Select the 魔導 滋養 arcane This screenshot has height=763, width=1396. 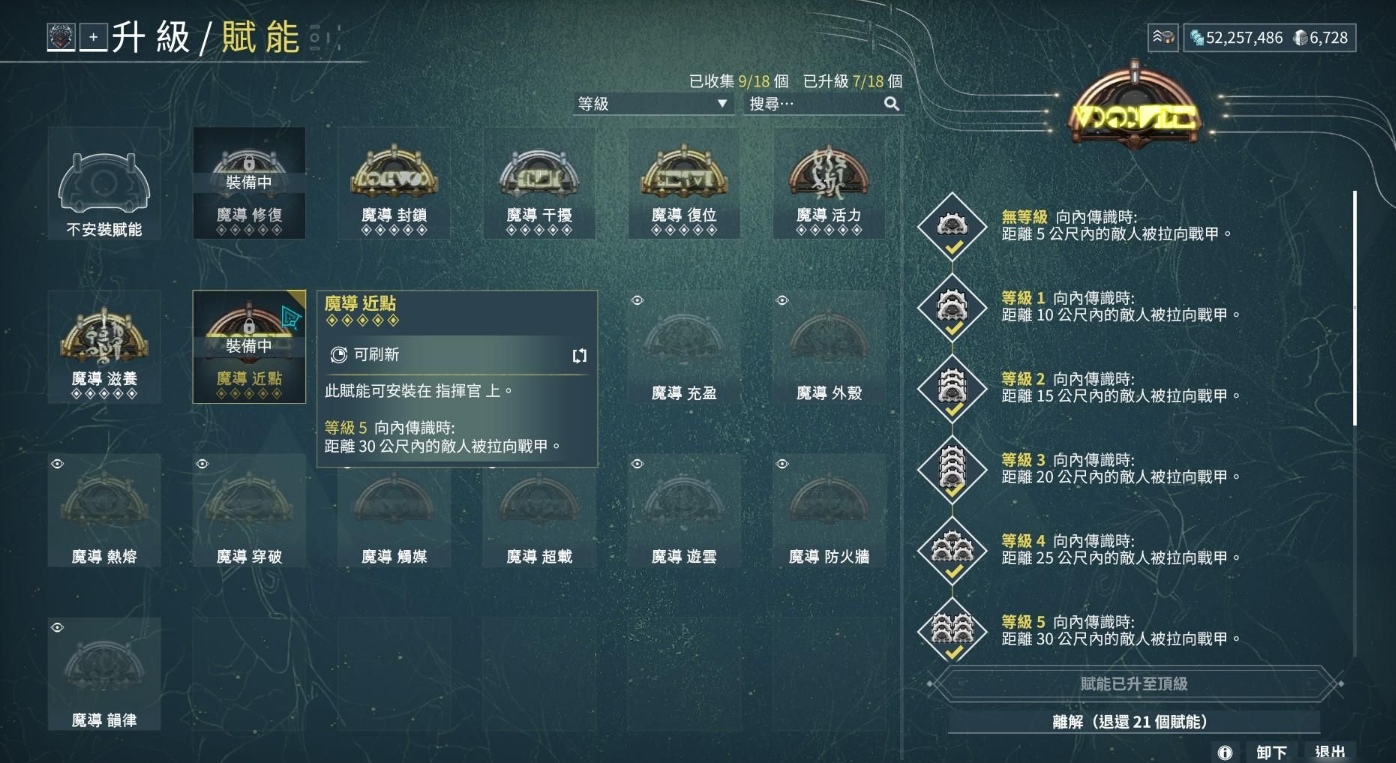(x=105, y=347)
